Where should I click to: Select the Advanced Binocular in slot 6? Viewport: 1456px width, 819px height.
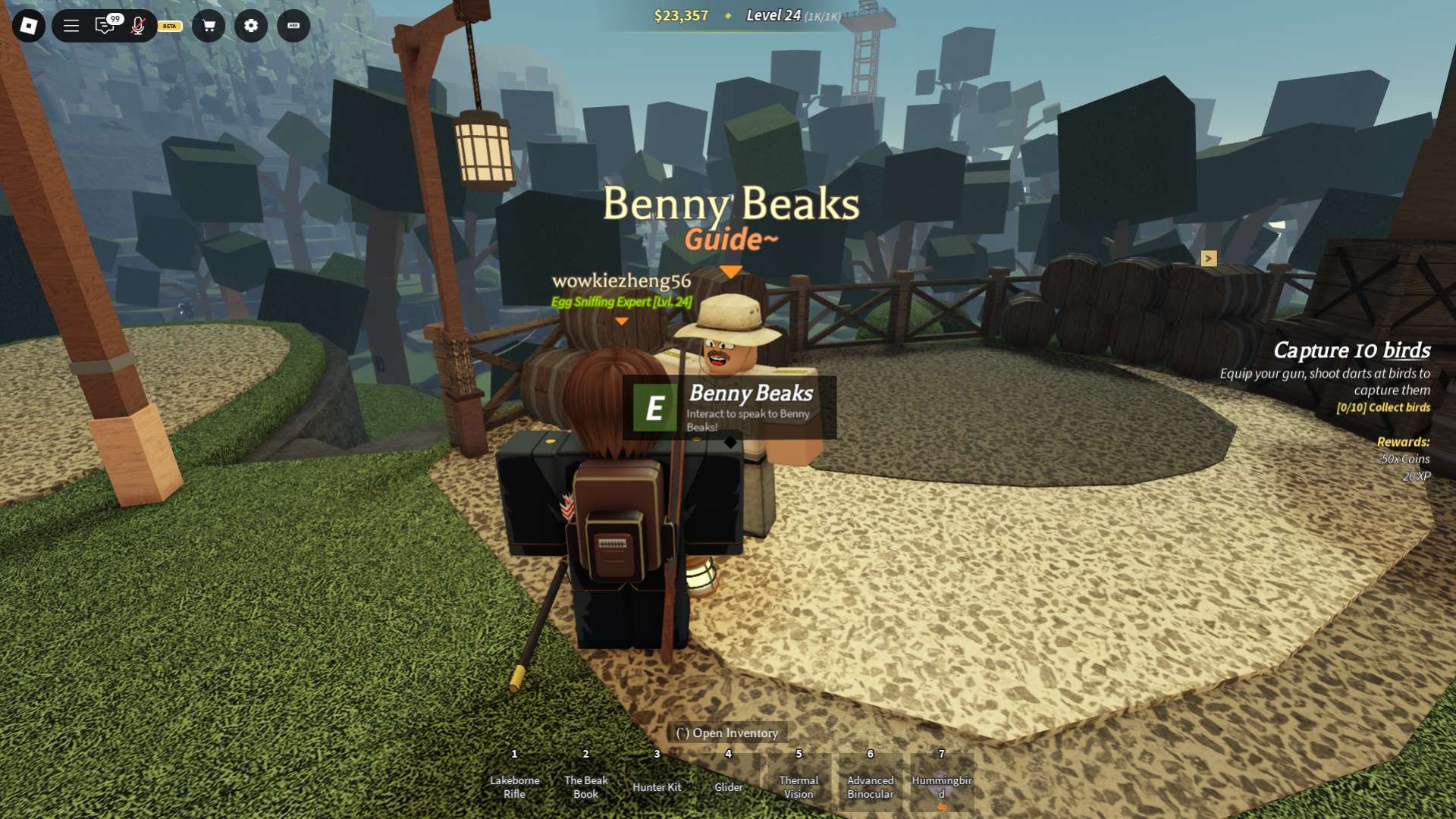pos(869,781)
